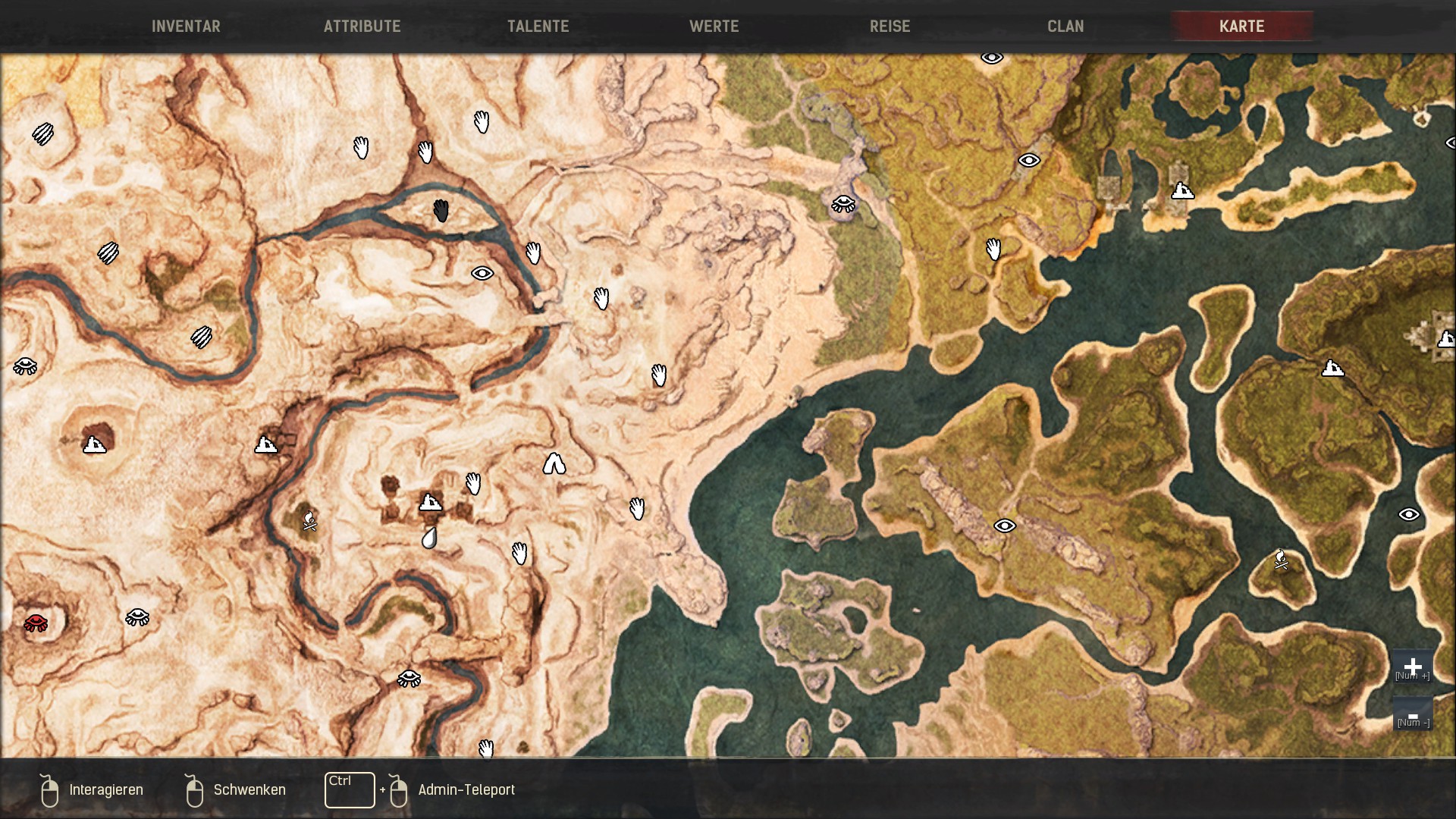Open the Attribute tab

[x=362, y=27]
